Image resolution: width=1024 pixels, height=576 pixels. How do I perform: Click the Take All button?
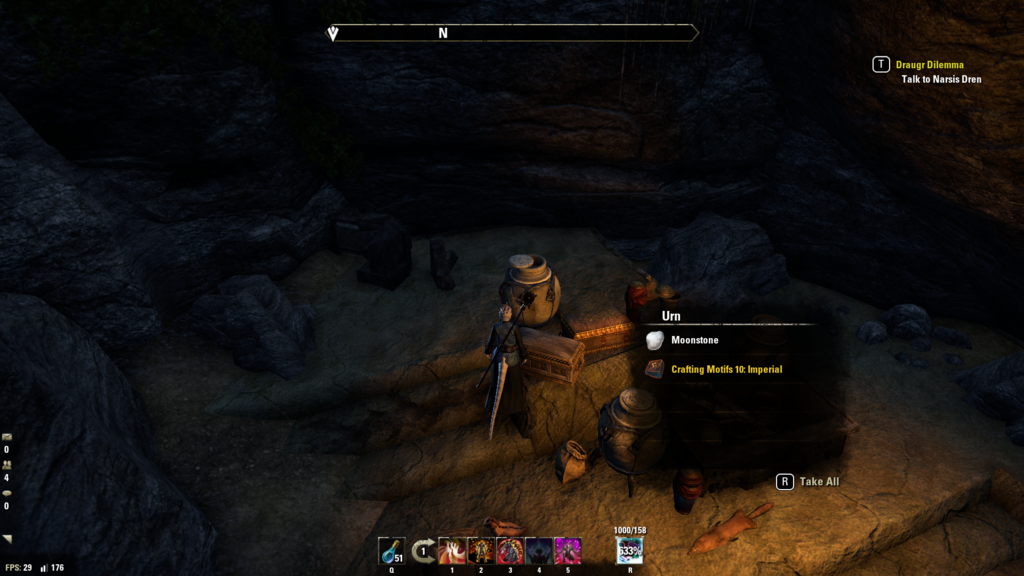810,482
